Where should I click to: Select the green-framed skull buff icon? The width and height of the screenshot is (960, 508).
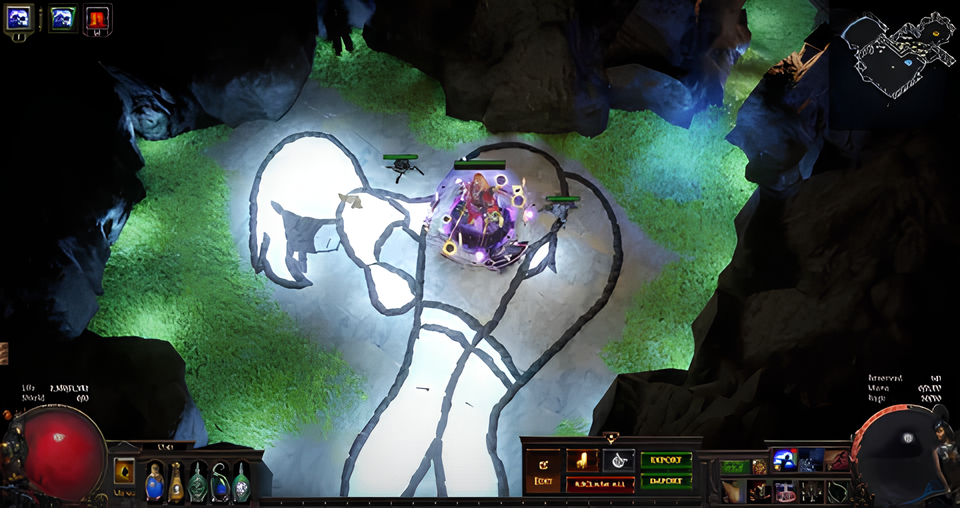click(62, 17)
